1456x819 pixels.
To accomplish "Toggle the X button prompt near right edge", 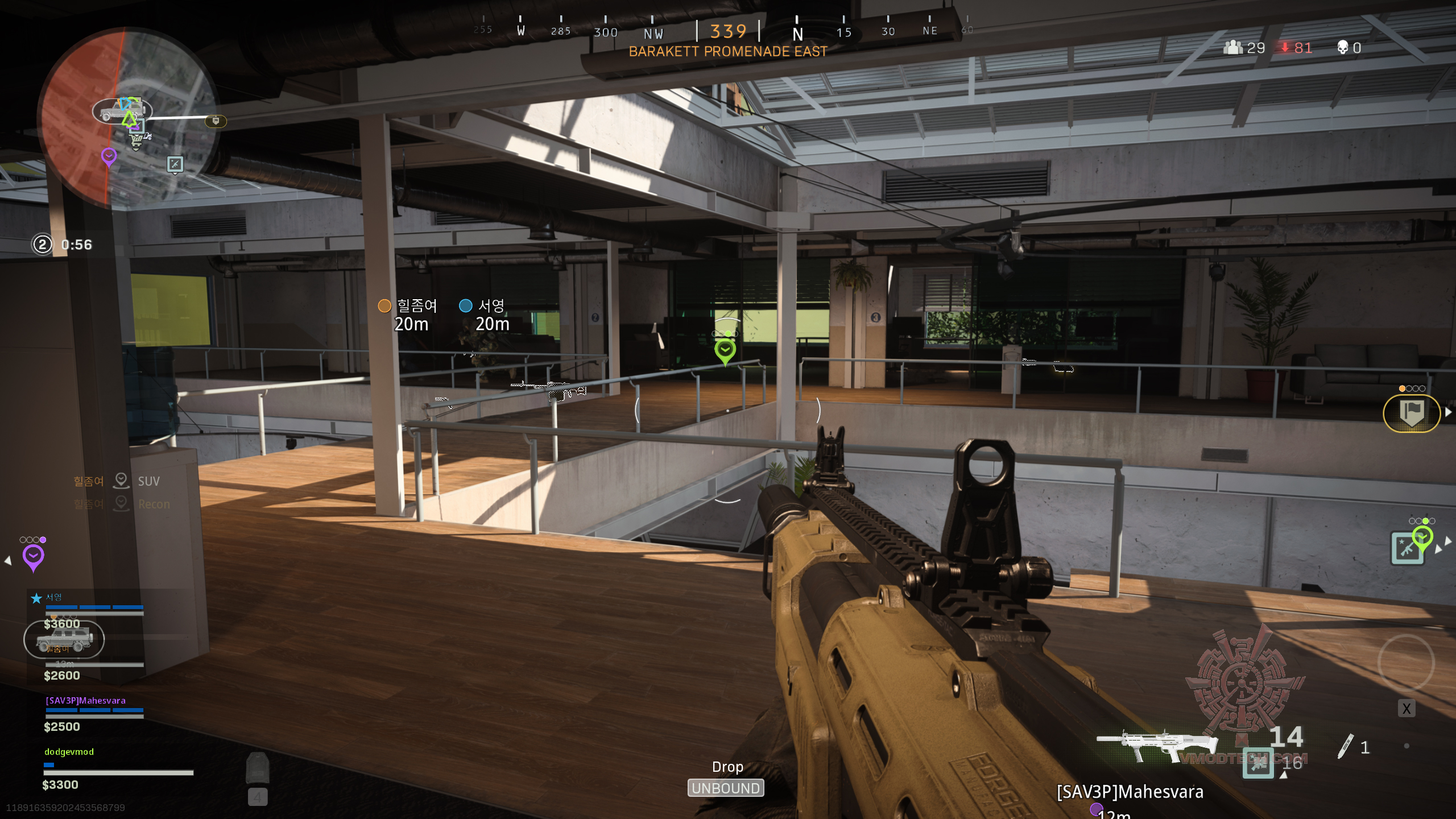I will click(1407, 709).
